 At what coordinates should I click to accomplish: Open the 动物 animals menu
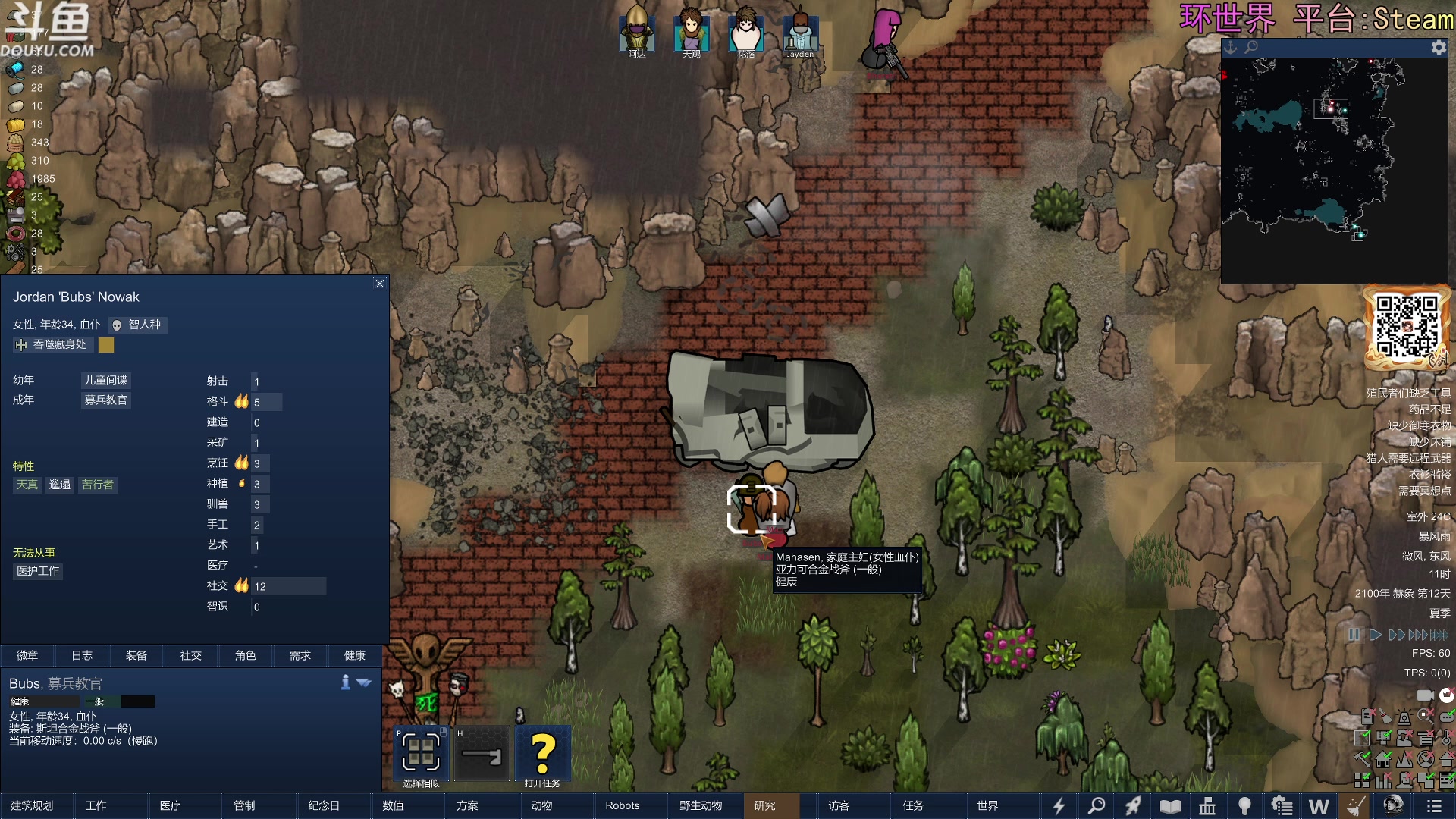(x=541, y=805)
